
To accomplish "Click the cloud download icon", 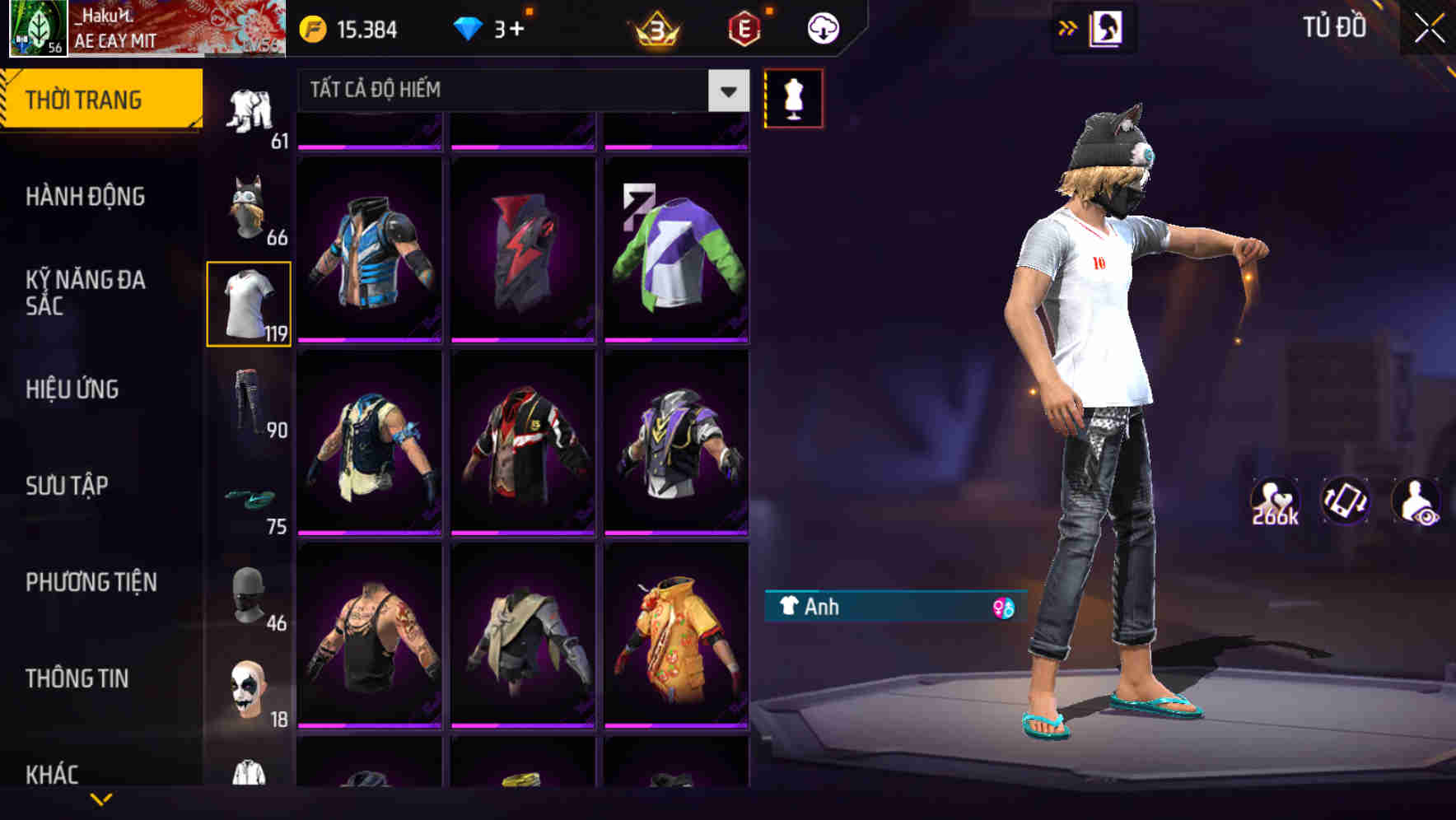I will [x=822, y=27].
